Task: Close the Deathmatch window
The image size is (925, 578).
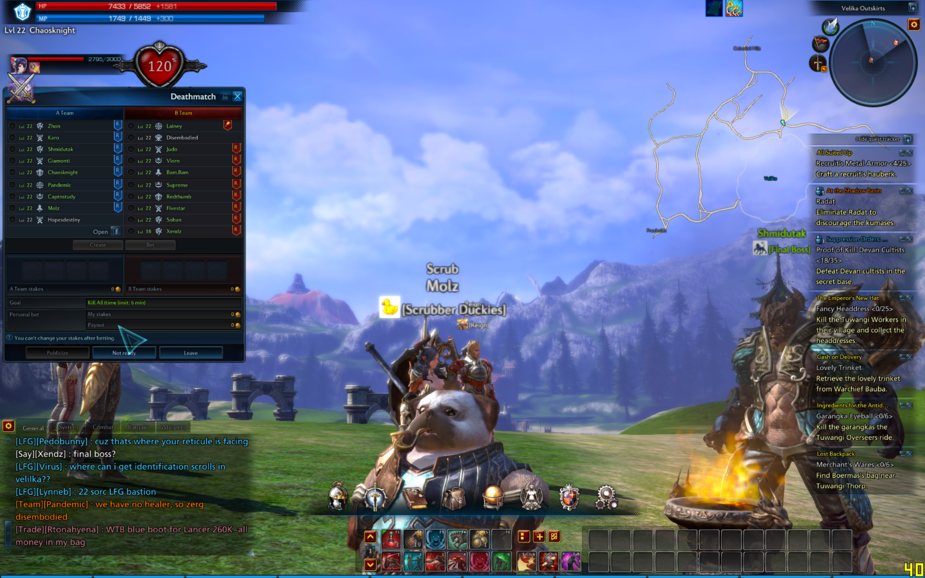Action: point(237,97)
